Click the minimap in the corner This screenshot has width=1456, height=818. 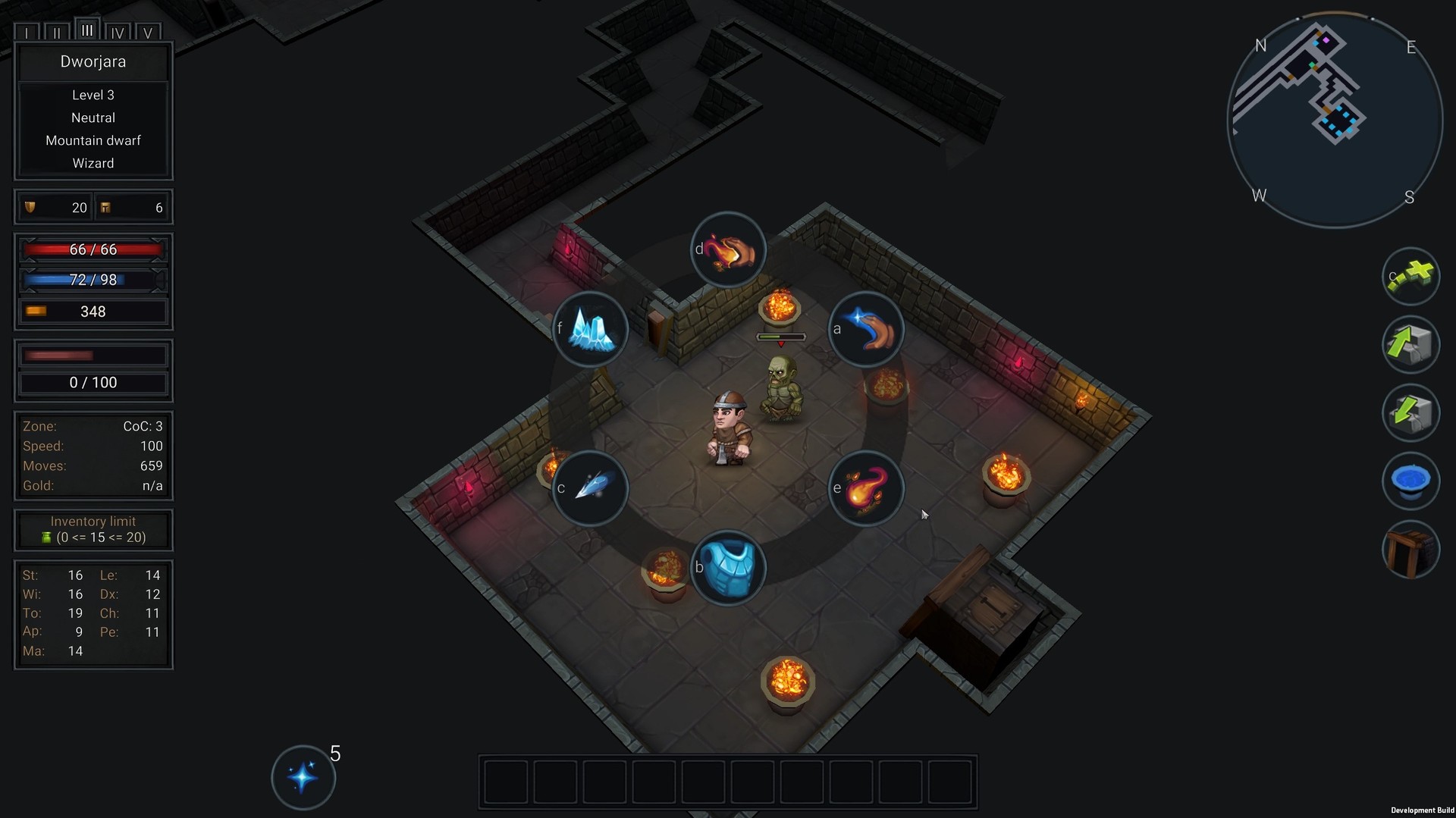tap(1333, 118)
